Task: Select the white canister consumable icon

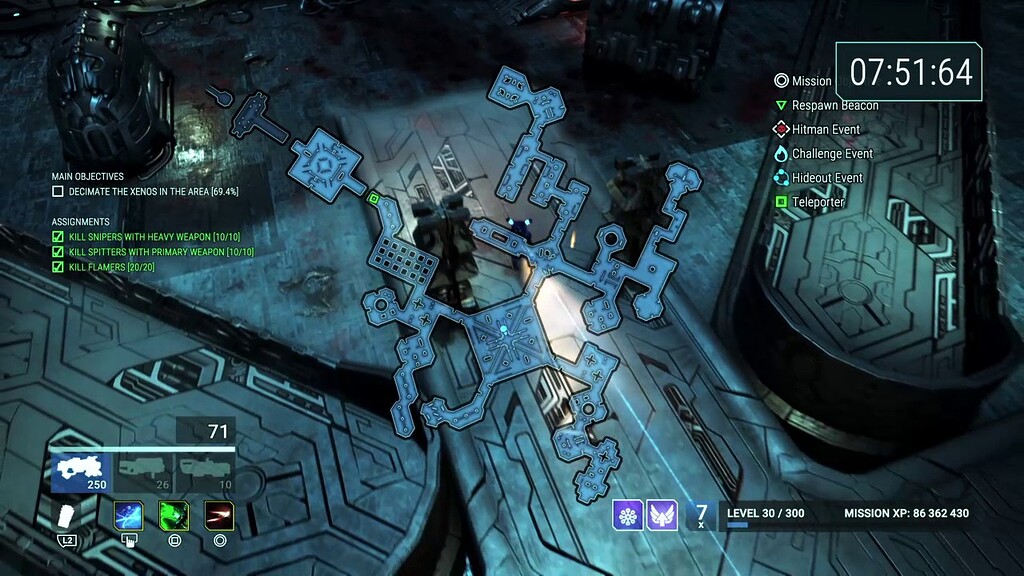Action: [67, 516]
